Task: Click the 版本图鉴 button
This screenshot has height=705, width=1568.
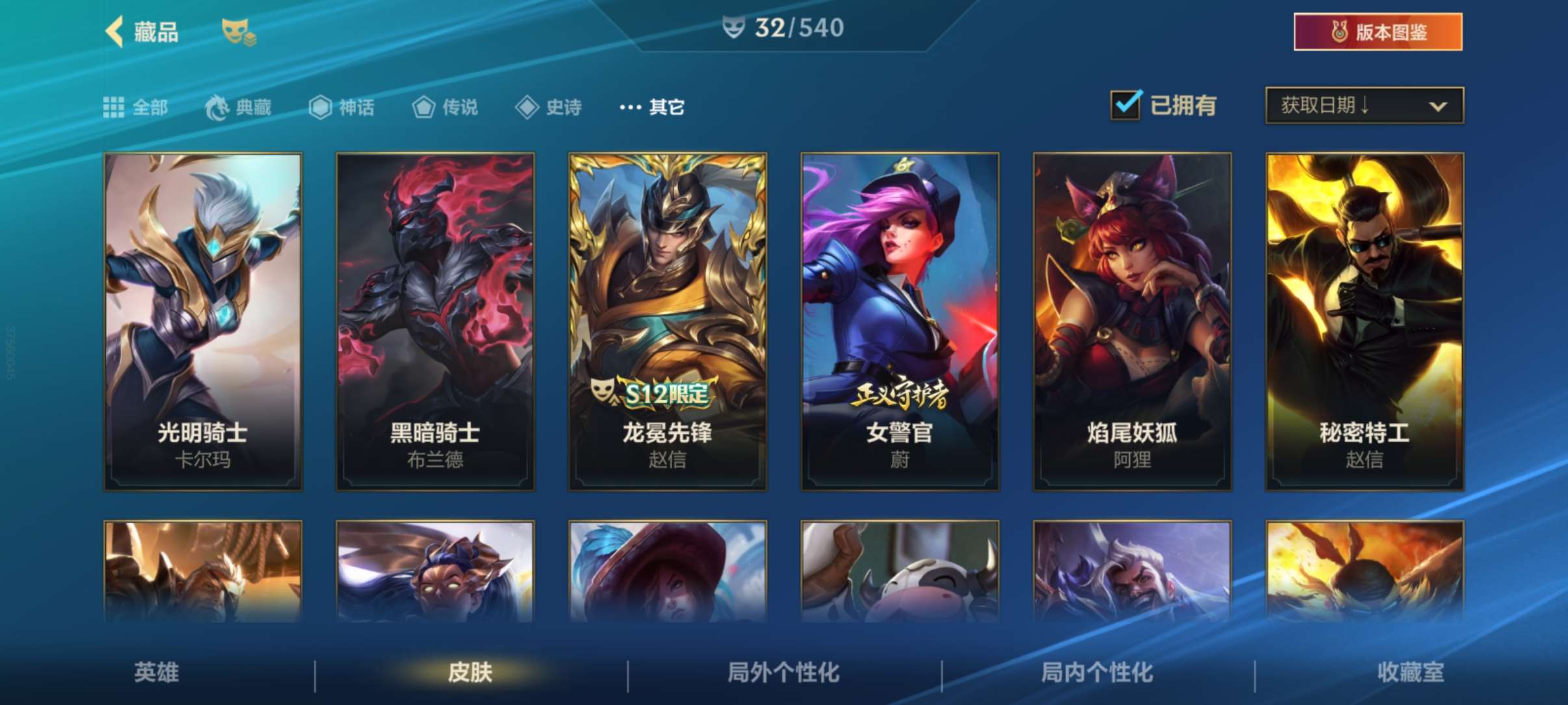Action: (1377, 31)
